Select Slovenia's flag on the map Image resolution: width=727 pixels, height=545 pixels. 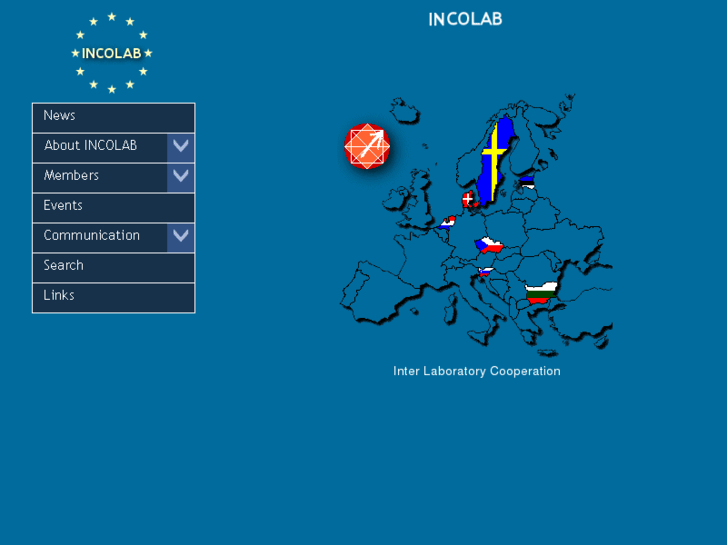[x=485, y=271]
